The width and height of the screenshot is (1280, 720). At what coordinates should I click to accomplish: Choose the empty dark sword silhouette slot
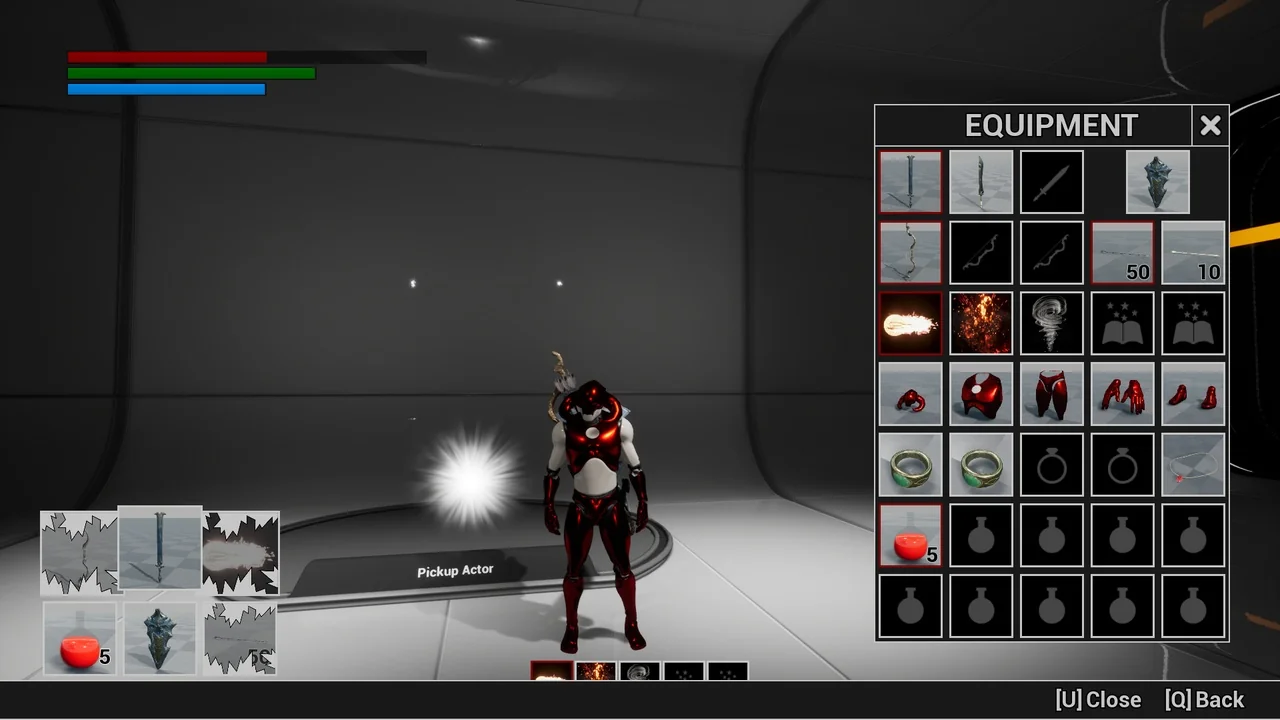coord(1052,182)
